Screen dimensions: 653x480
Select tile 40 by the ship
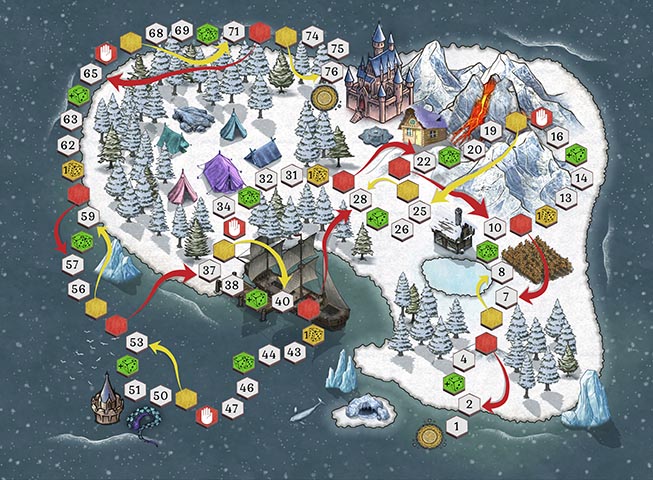(282, 300)
